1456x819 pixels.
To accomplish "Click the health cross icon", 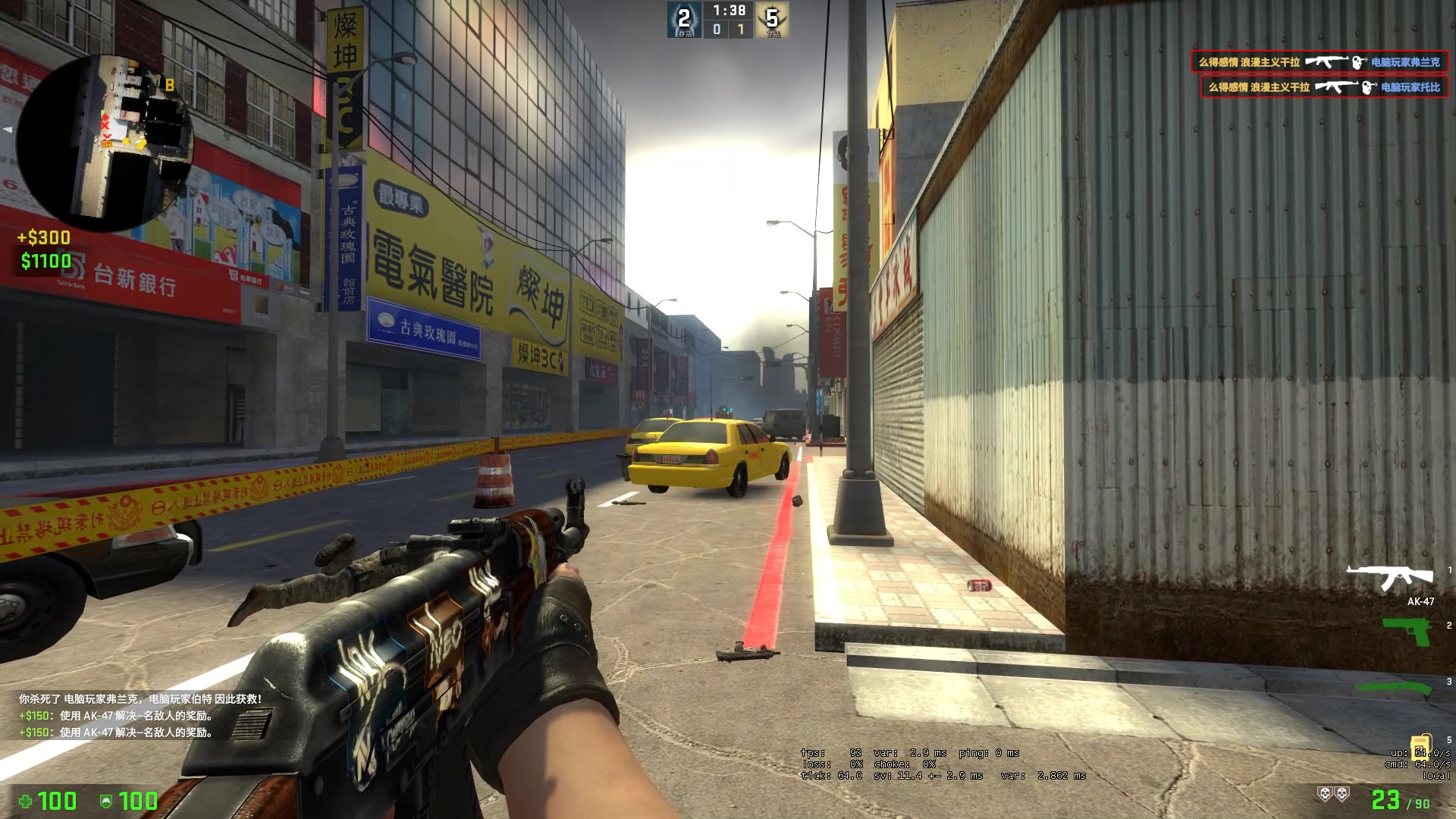I will tap(26, 802).
